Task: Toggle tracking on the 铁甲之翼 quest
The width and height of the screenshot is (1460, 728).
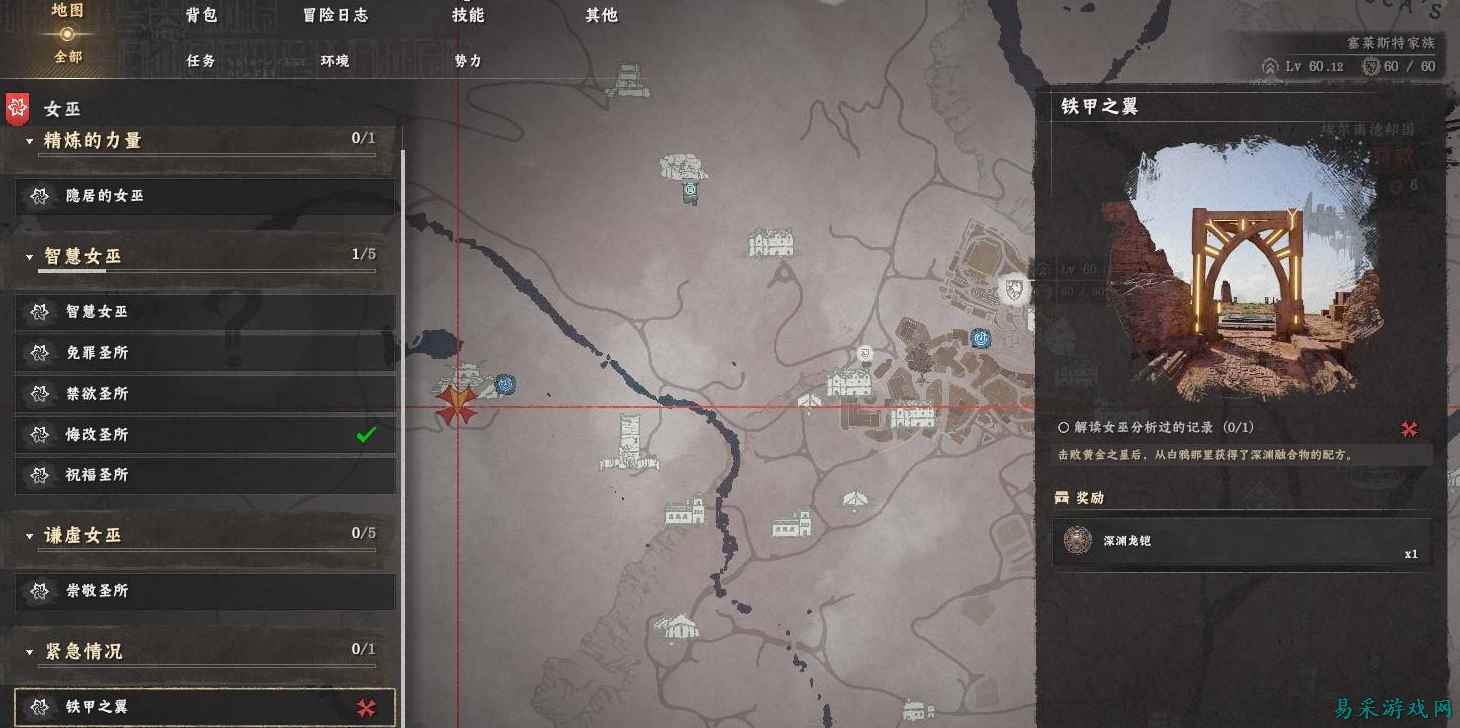Action: click(x=369, y=707)
